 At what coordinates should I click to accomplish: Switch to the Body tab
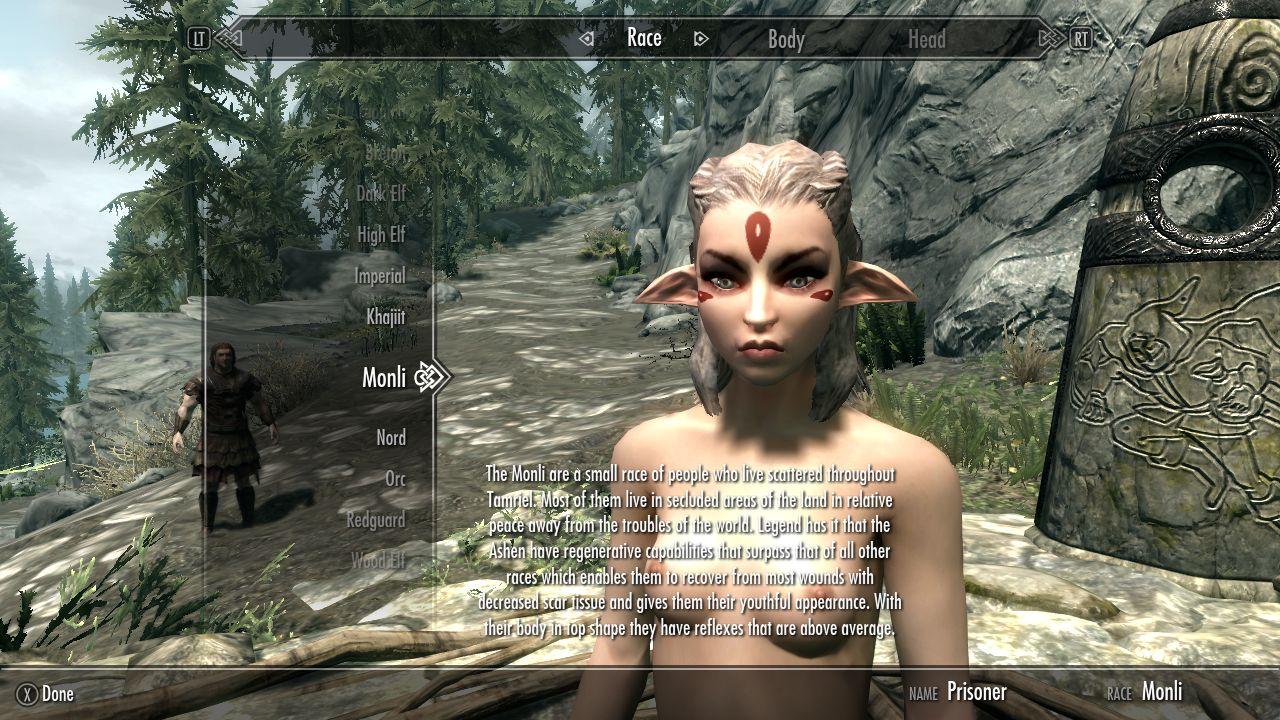[786, 39]
